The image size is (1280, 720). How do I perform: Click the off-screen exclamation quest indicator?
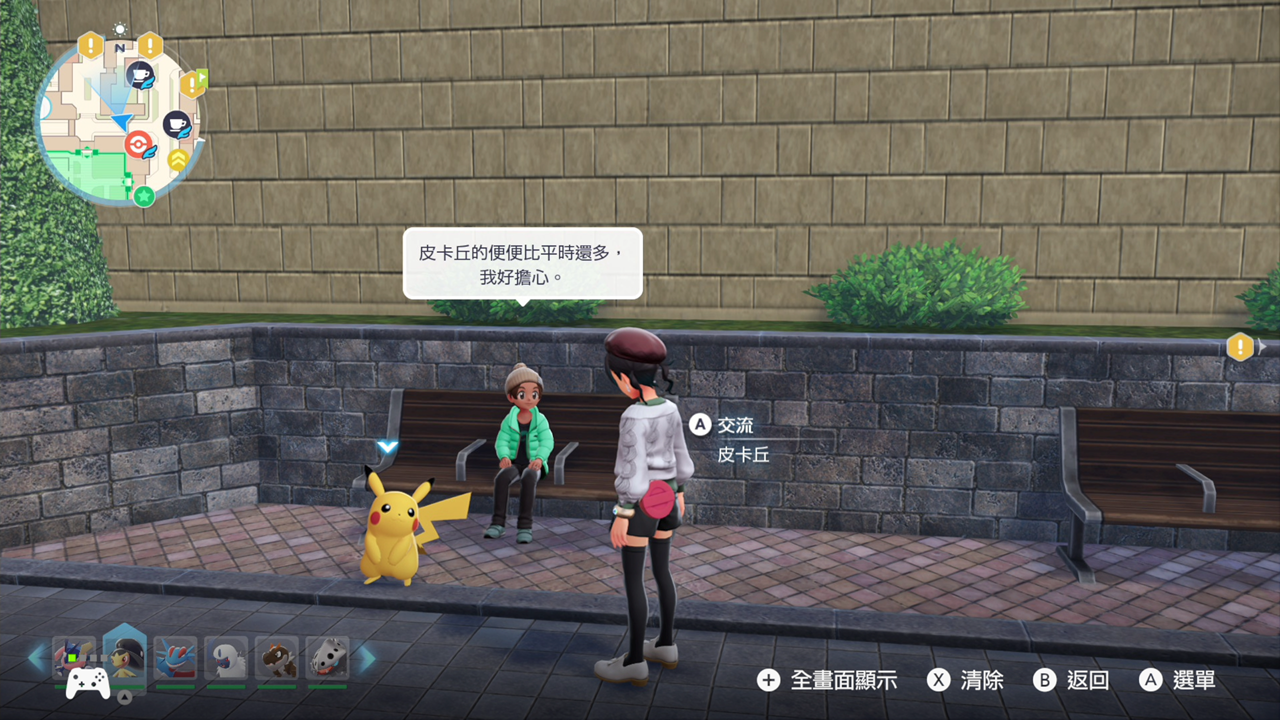pos(1240,347)
